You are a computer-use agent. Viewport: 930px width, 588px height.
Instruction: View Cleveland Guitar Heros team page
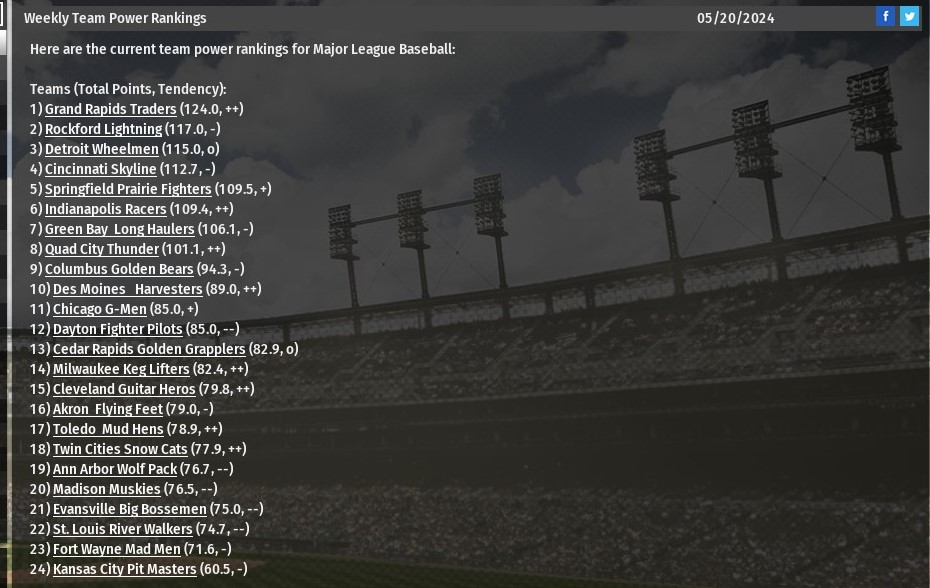pos(124,389)
